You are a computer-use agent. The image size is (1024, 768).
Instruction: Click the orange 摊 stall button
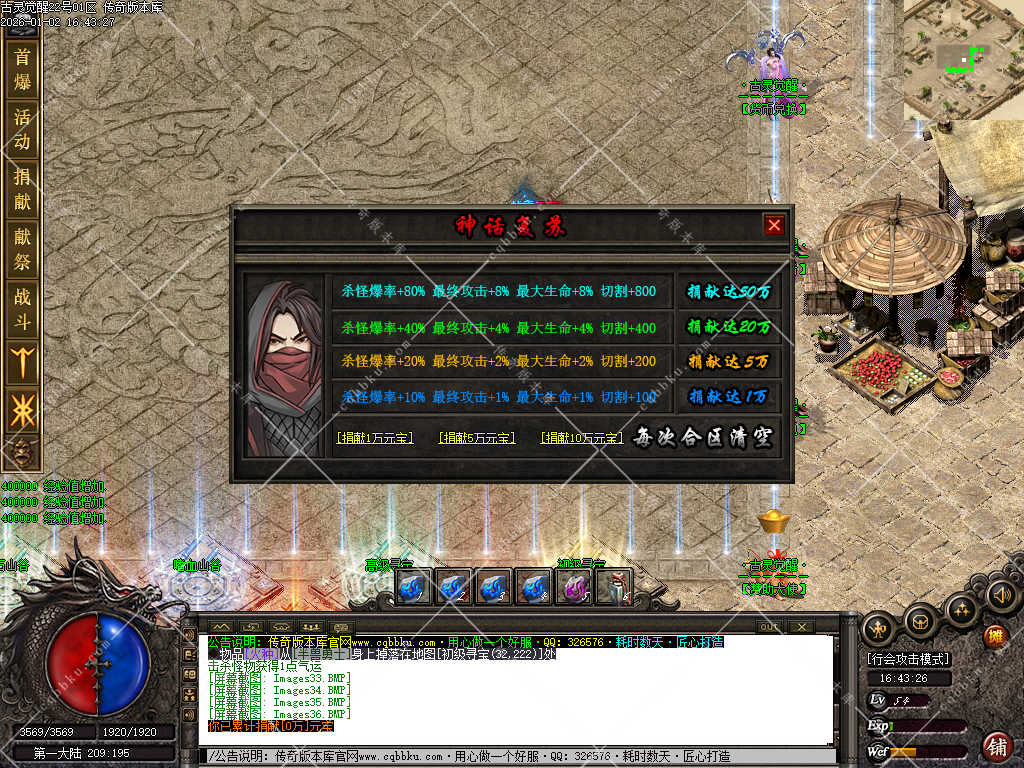tap(994, 636)
